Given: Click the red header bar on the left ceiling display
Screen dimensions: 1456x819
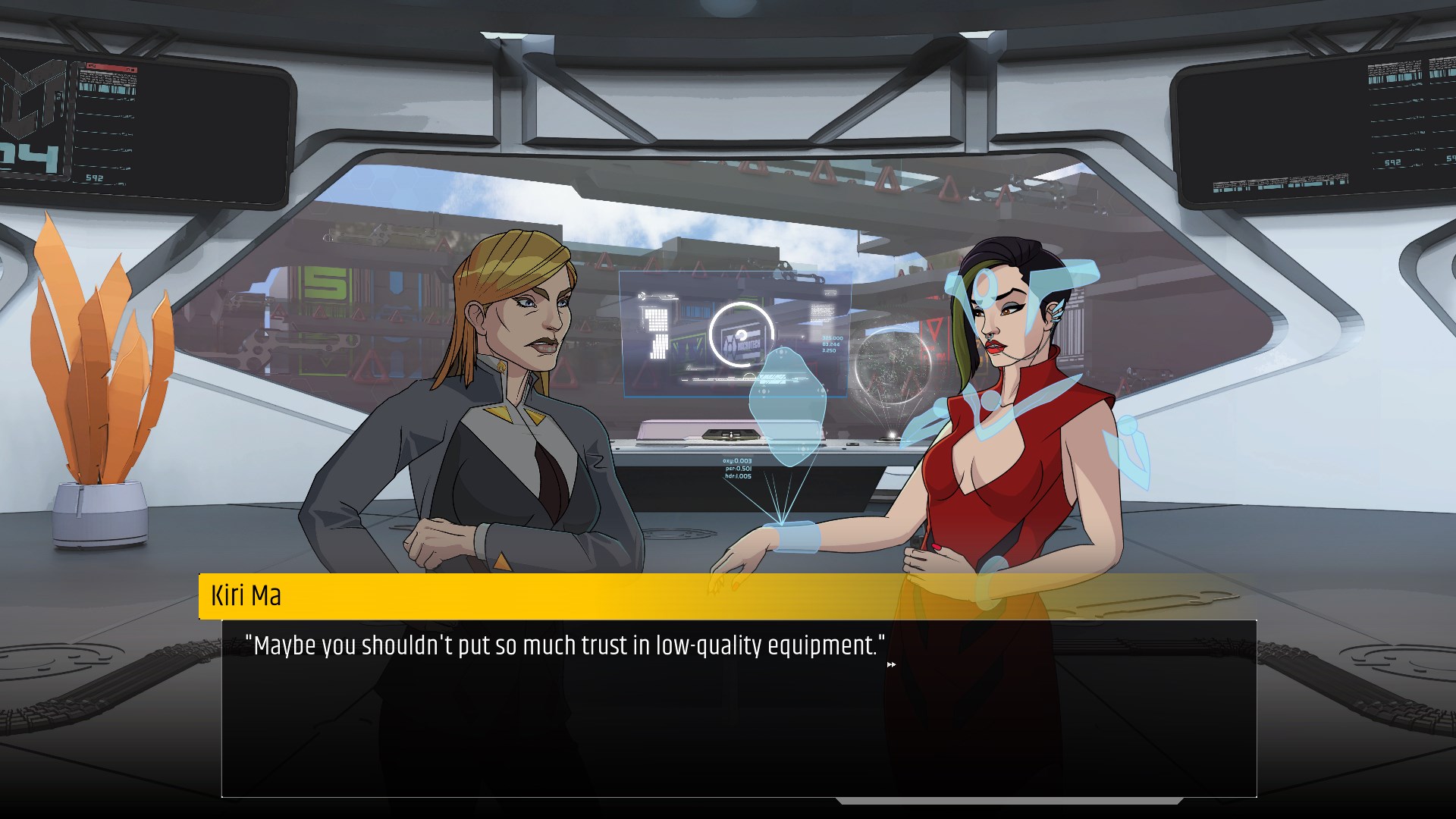Looking at the screenshot, I should [x=111, y=67].
